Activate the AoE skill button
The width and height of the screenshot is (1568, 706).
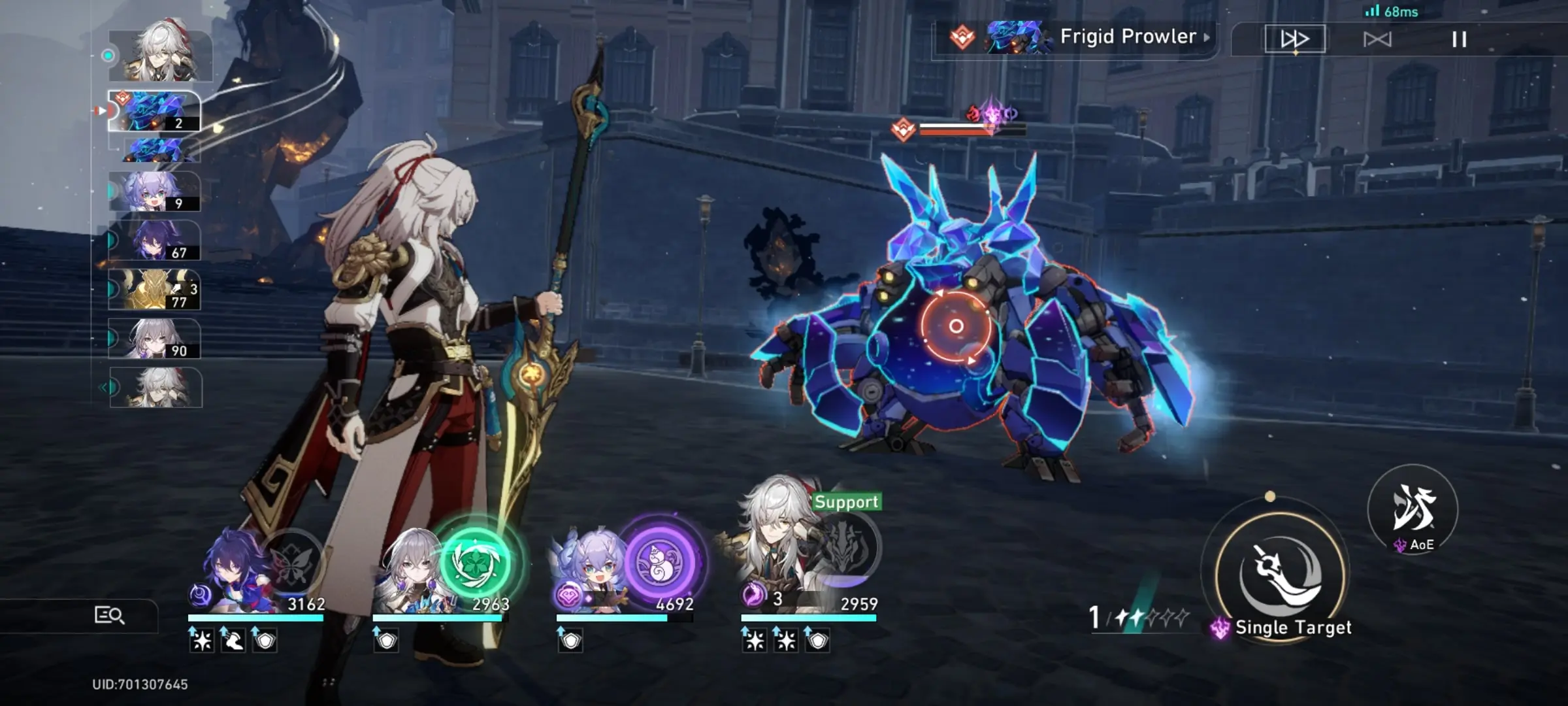[1413, 509]
